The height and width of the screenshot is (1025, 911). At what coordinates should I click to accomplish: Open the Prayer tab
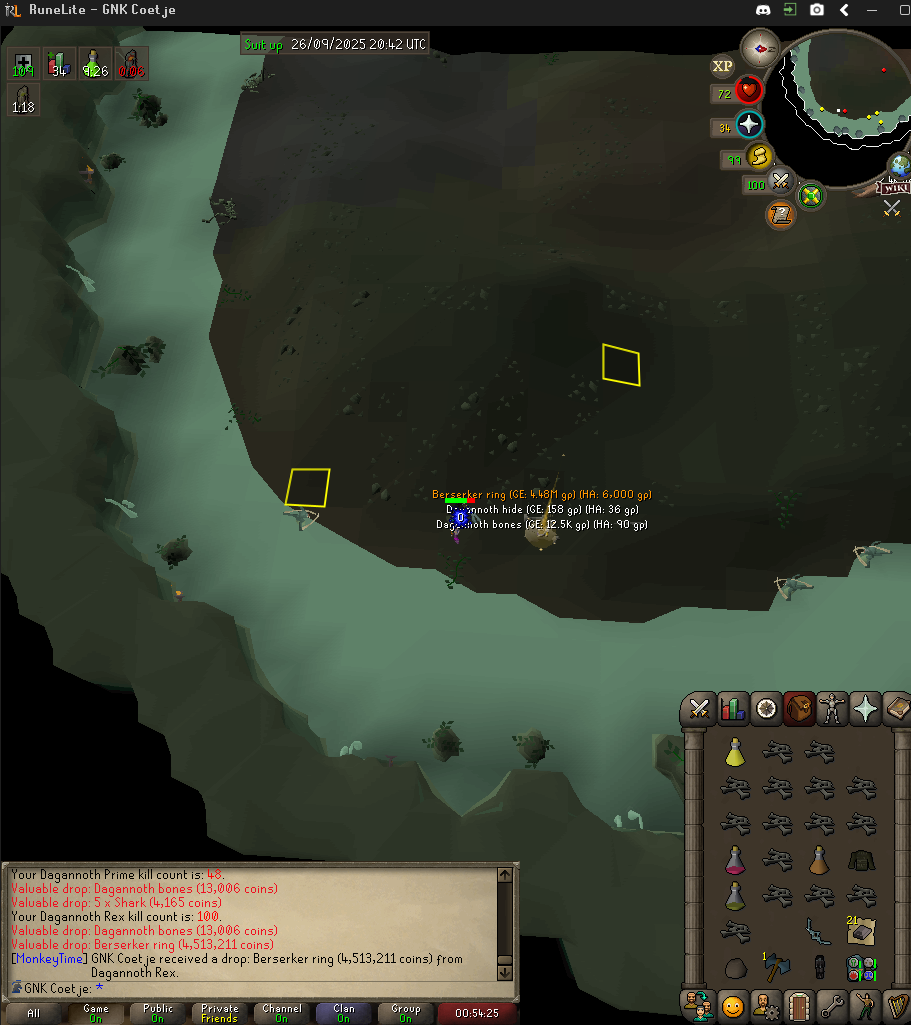pyautogui.click(x=865, y=709)
